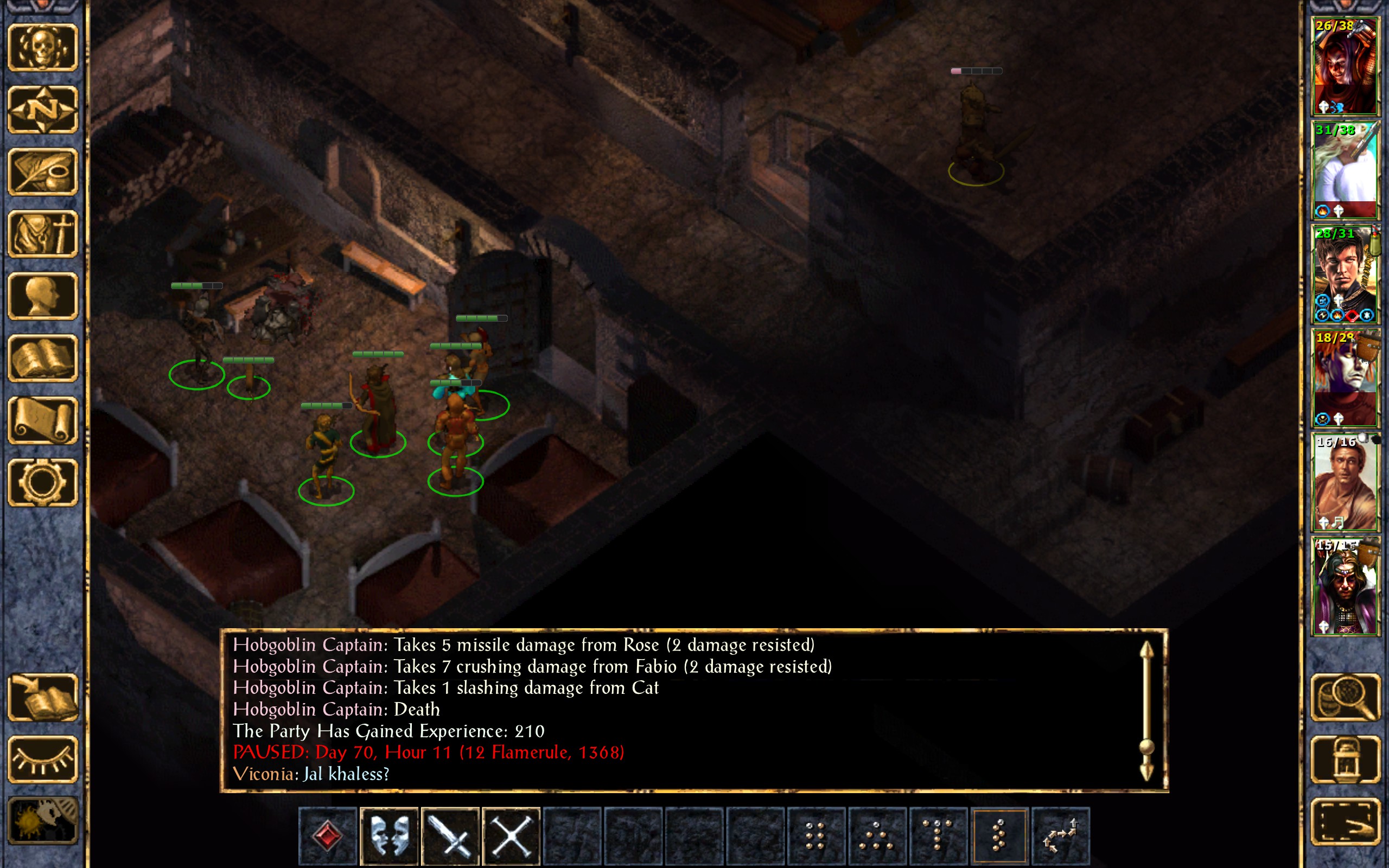Open the journal with the quill icon
The height and width of the screenshot is (868, 1389).
point(42,171)
